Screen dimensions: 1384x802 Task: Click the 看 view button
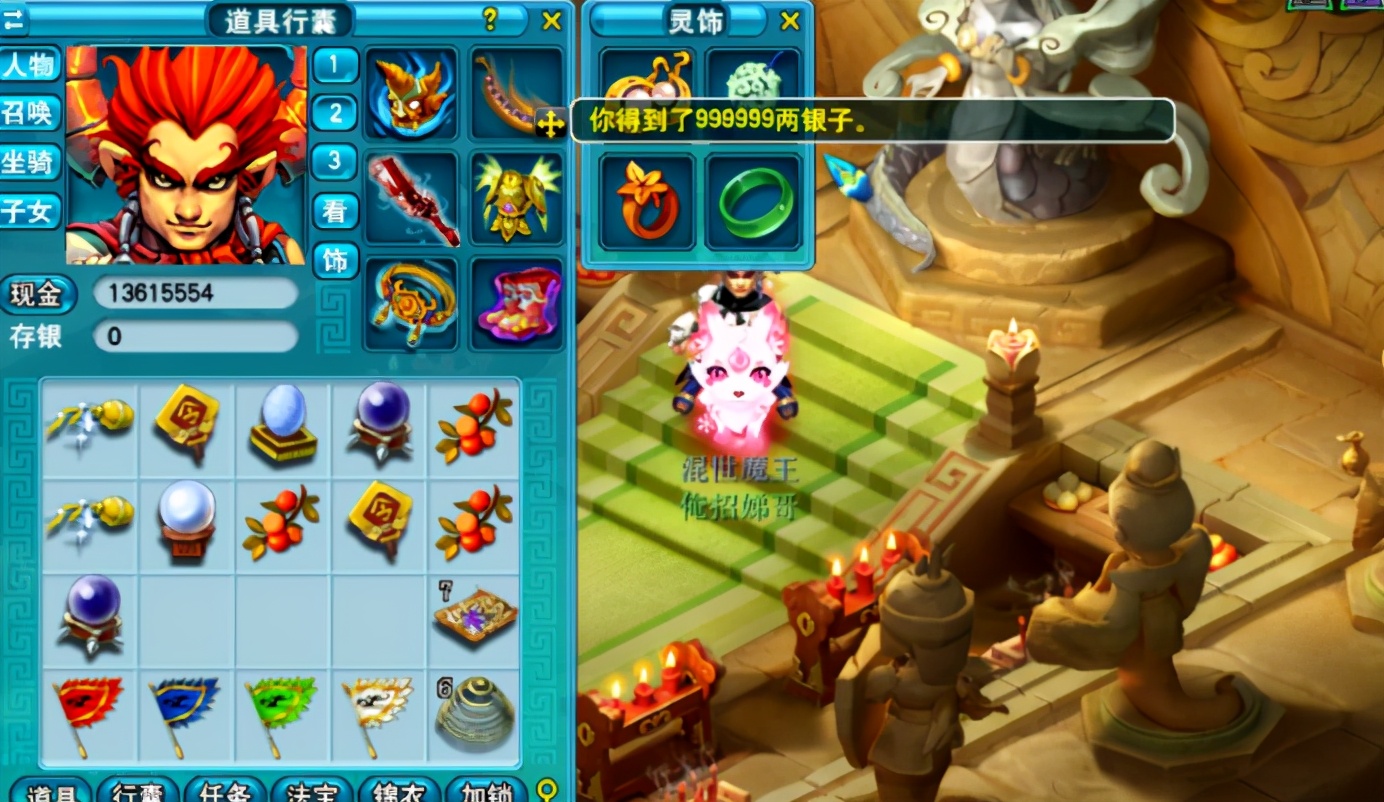pos(335,210)
